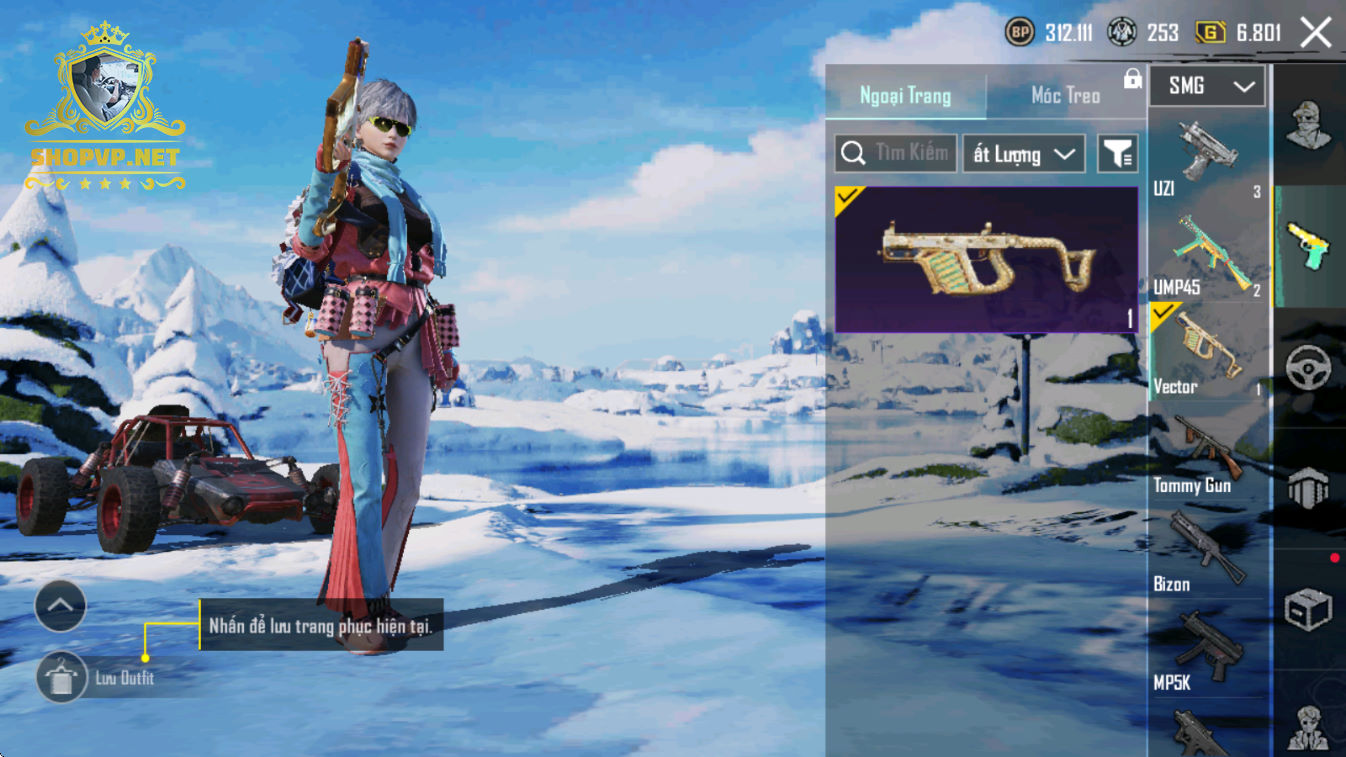The width and height of the screenshot is (1346, 757).
Task: Choose MP5K in the weapon list
Action: click(1207, 650)
